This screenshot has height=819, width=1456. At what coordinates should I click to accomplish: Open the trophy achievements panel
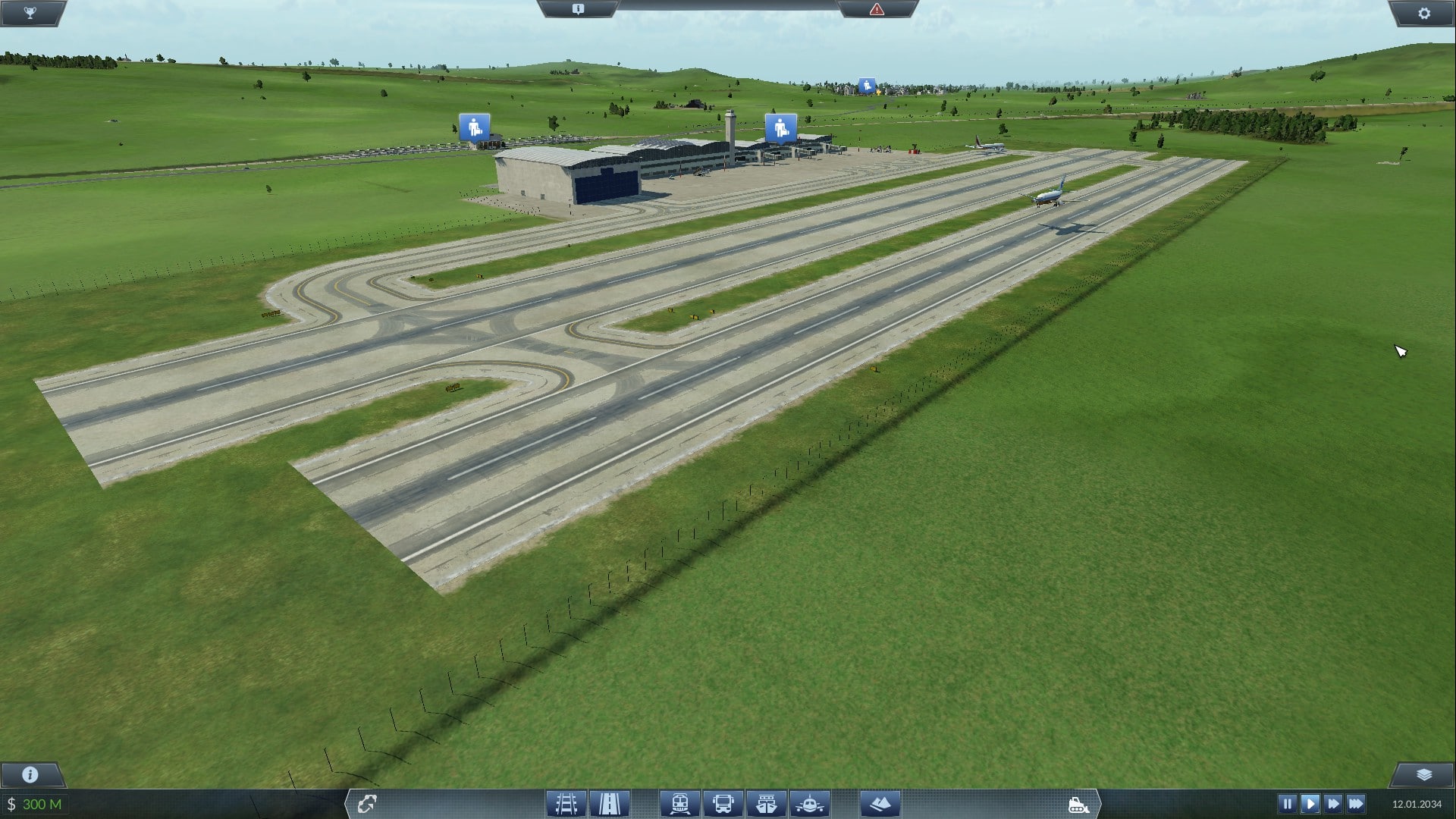click(30, 13)
